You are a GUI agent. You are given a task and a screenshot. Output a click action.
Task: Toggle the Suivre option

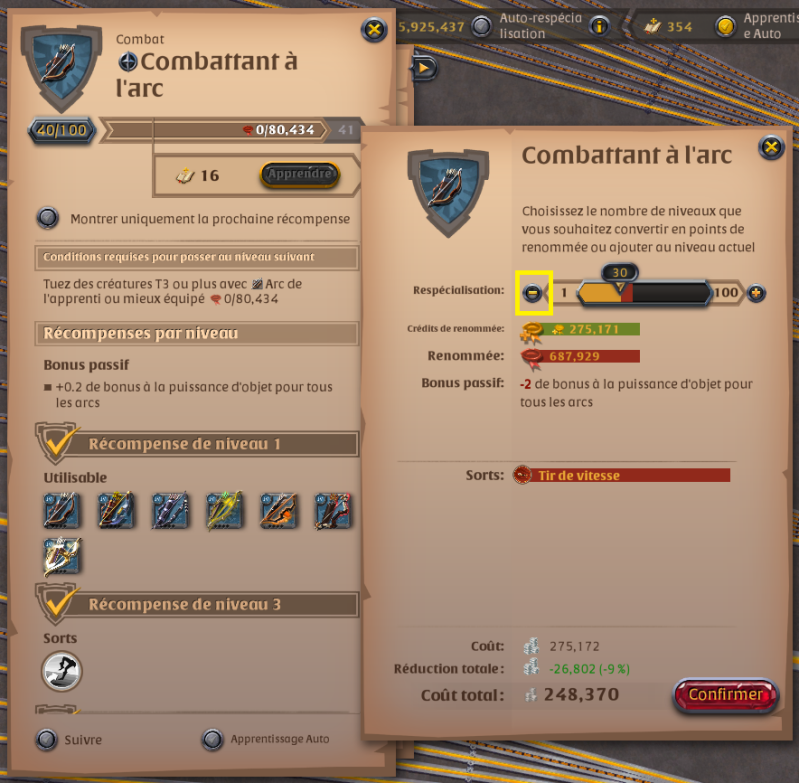tap(46, 740)
